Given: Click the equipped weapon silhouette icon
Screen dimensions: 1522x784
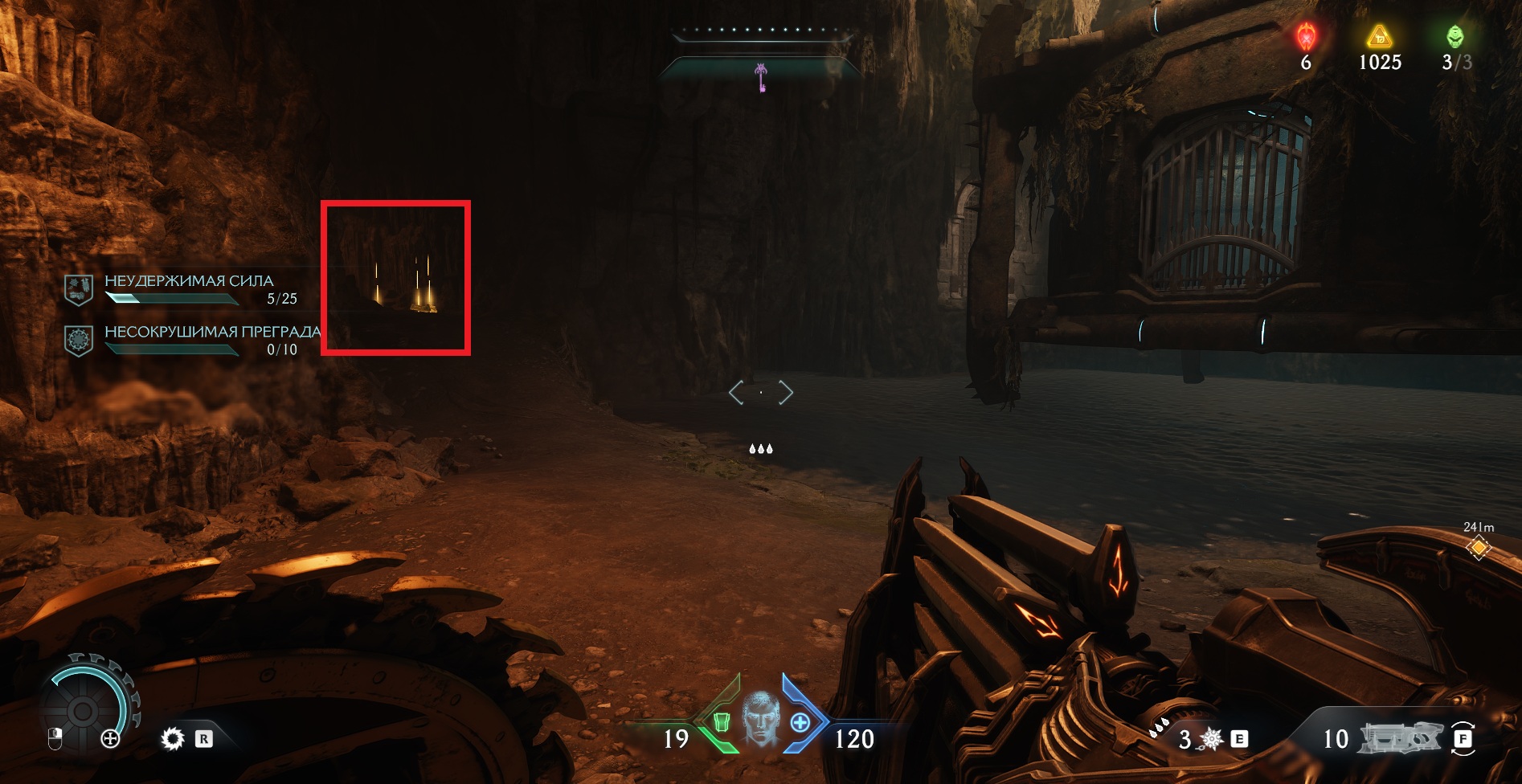Looking at the screenshot, I should (x=1399, y=738).
